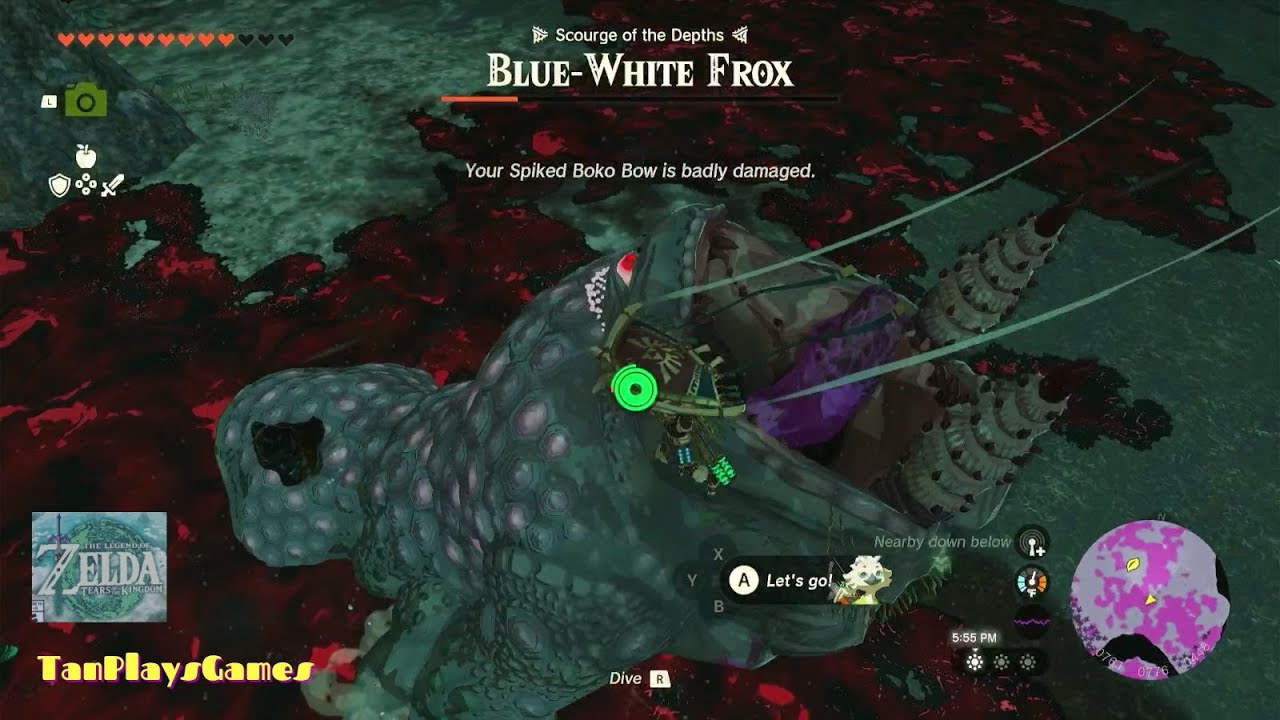Viewport: 1280px width, 720px height.
Task: Click the green sensor target reticle
Action: tap(634, 388)
